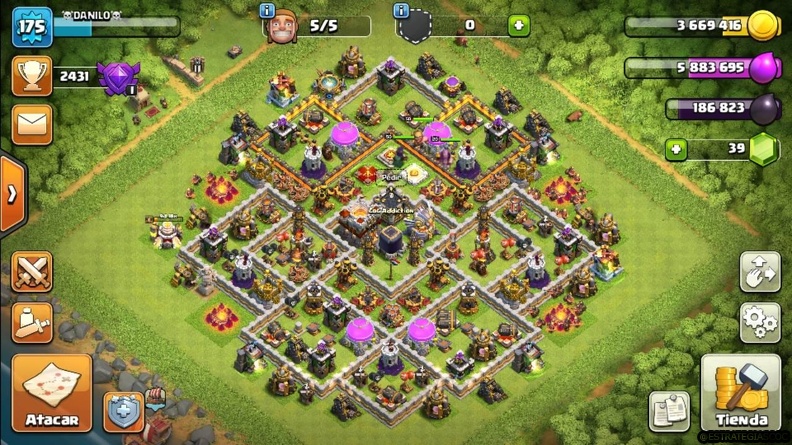Click the gold trophy icon
Screen dimensions: 792x445
click(x=32, y=76)
